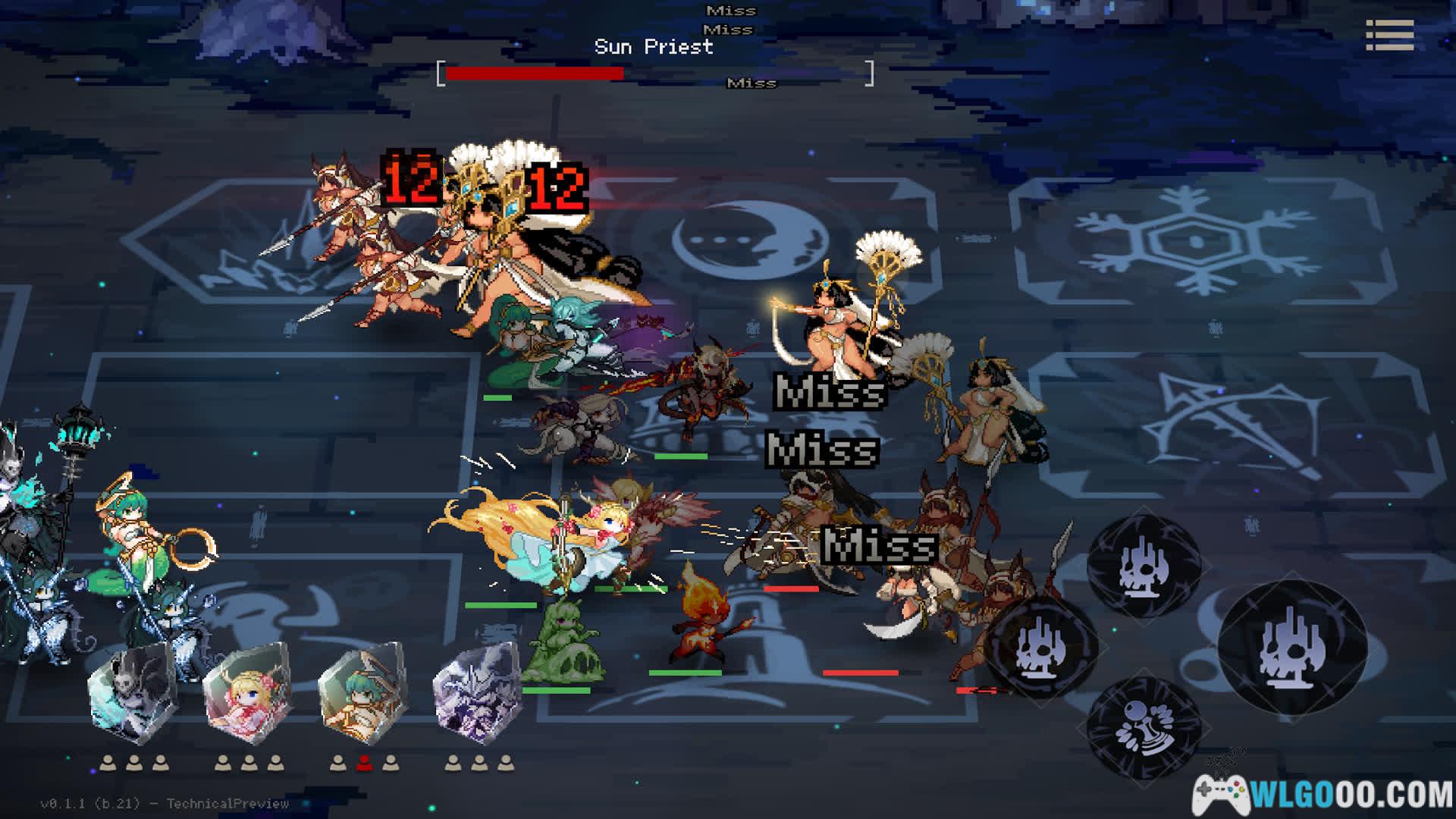1456x819 pixels.
Task: Open the hamburger menu
Action: coord(1389,35)
